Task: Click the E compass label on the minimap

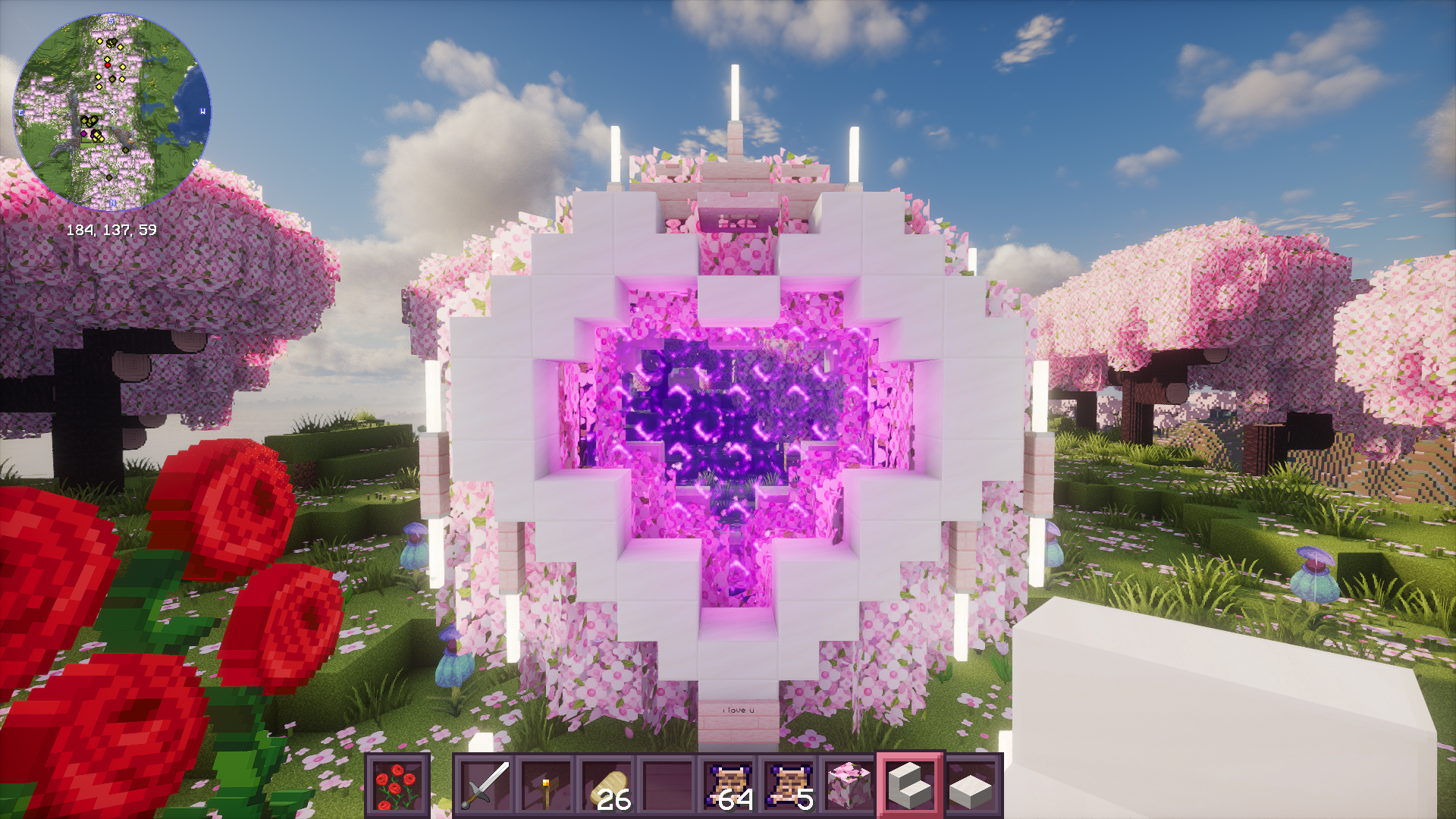Action: pyautogui.click(x=20, y=111)
